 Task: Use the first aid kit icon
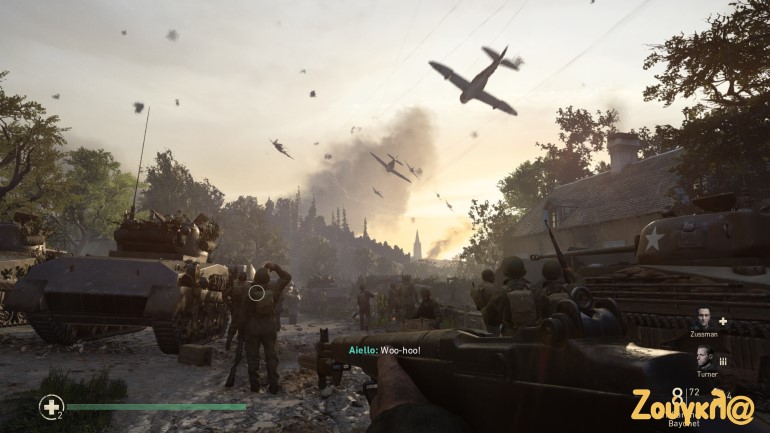click(50, 406)
